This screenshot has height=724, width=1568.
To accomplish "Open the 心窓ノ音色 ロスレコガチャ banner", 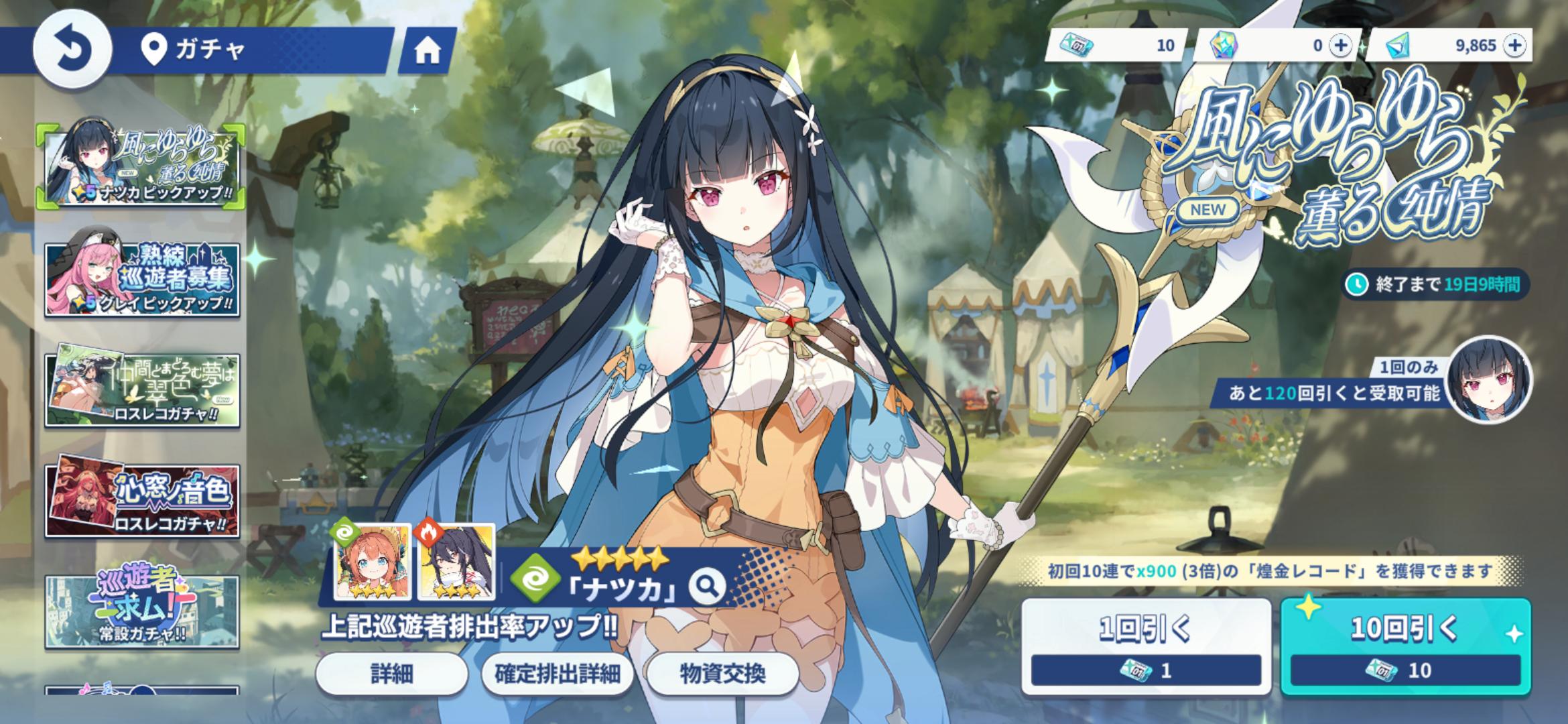I will tap(142, 501).
